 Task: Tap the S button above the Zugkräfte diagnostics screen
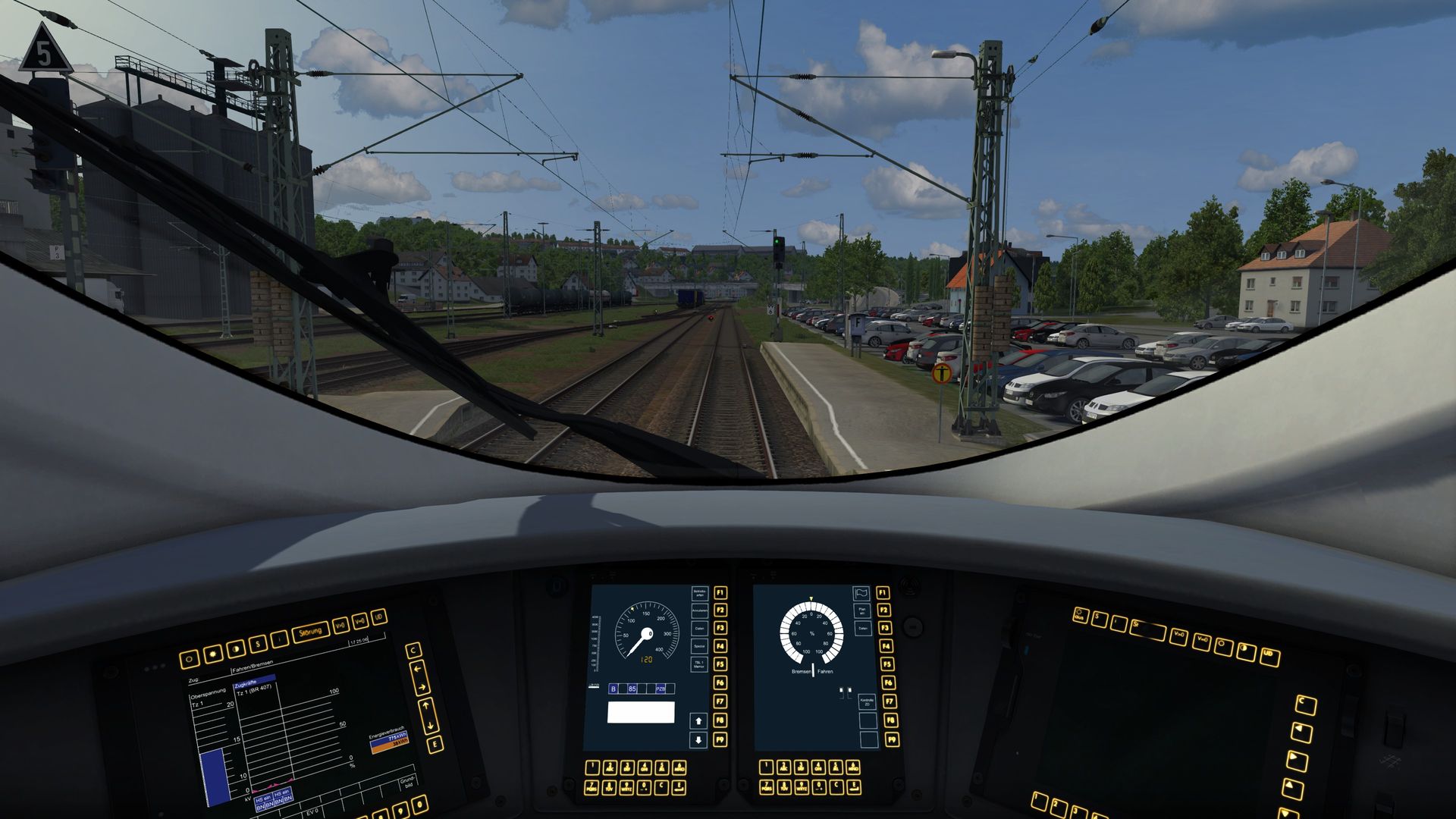(x=259, y=644)
